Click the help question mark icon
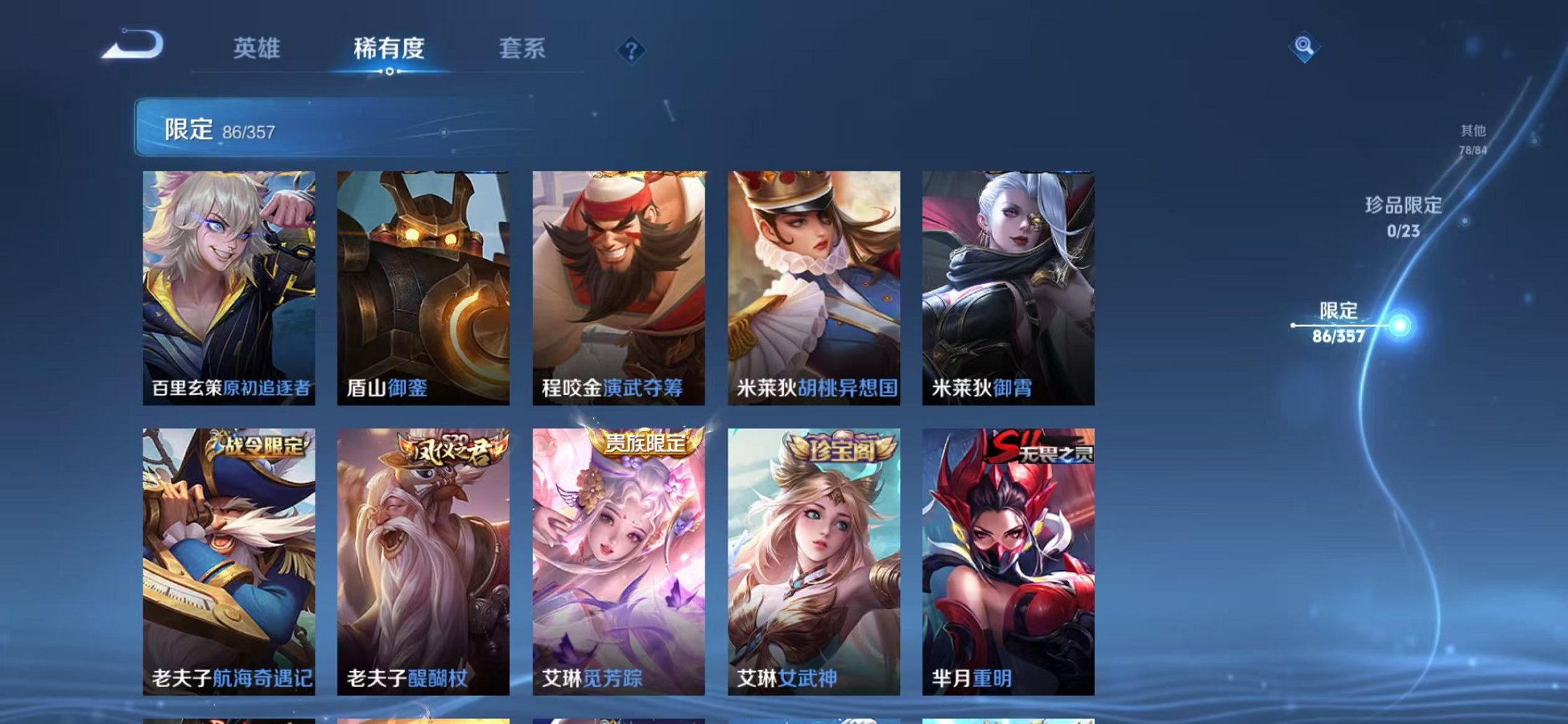 tap(631, 48)
